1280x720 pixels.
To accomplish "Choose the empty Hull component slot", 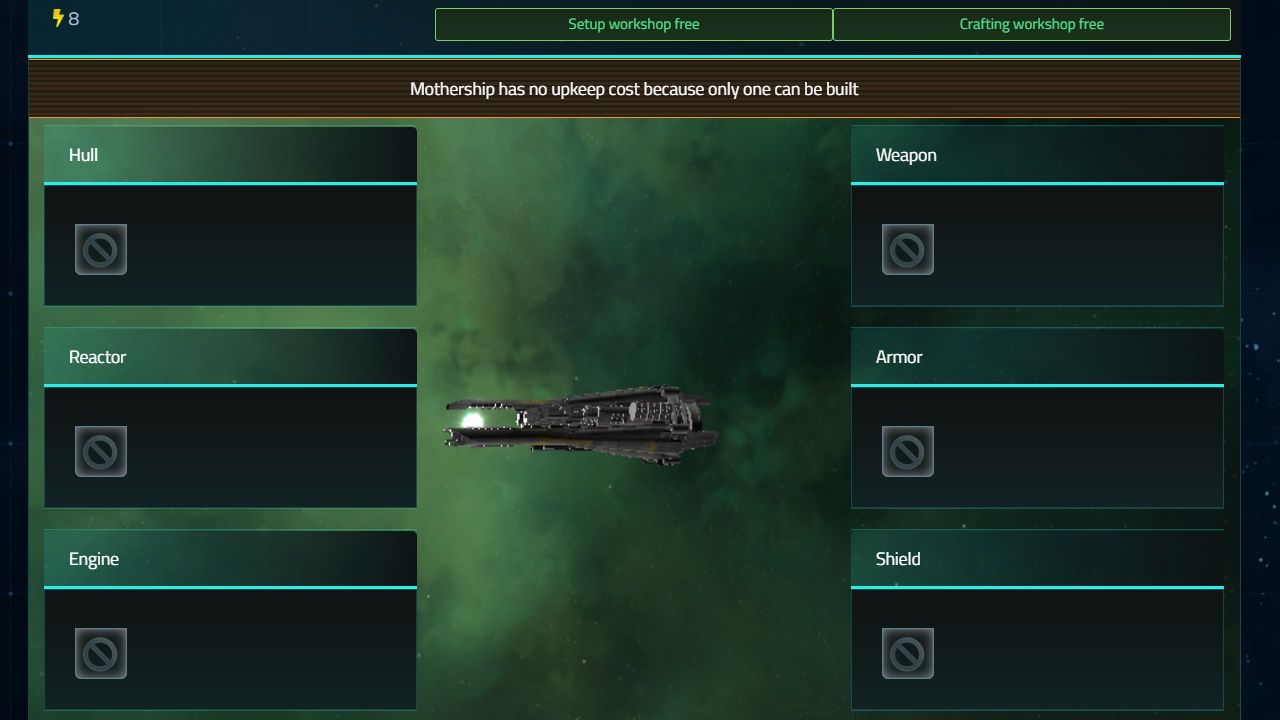I will pos(101,249).
